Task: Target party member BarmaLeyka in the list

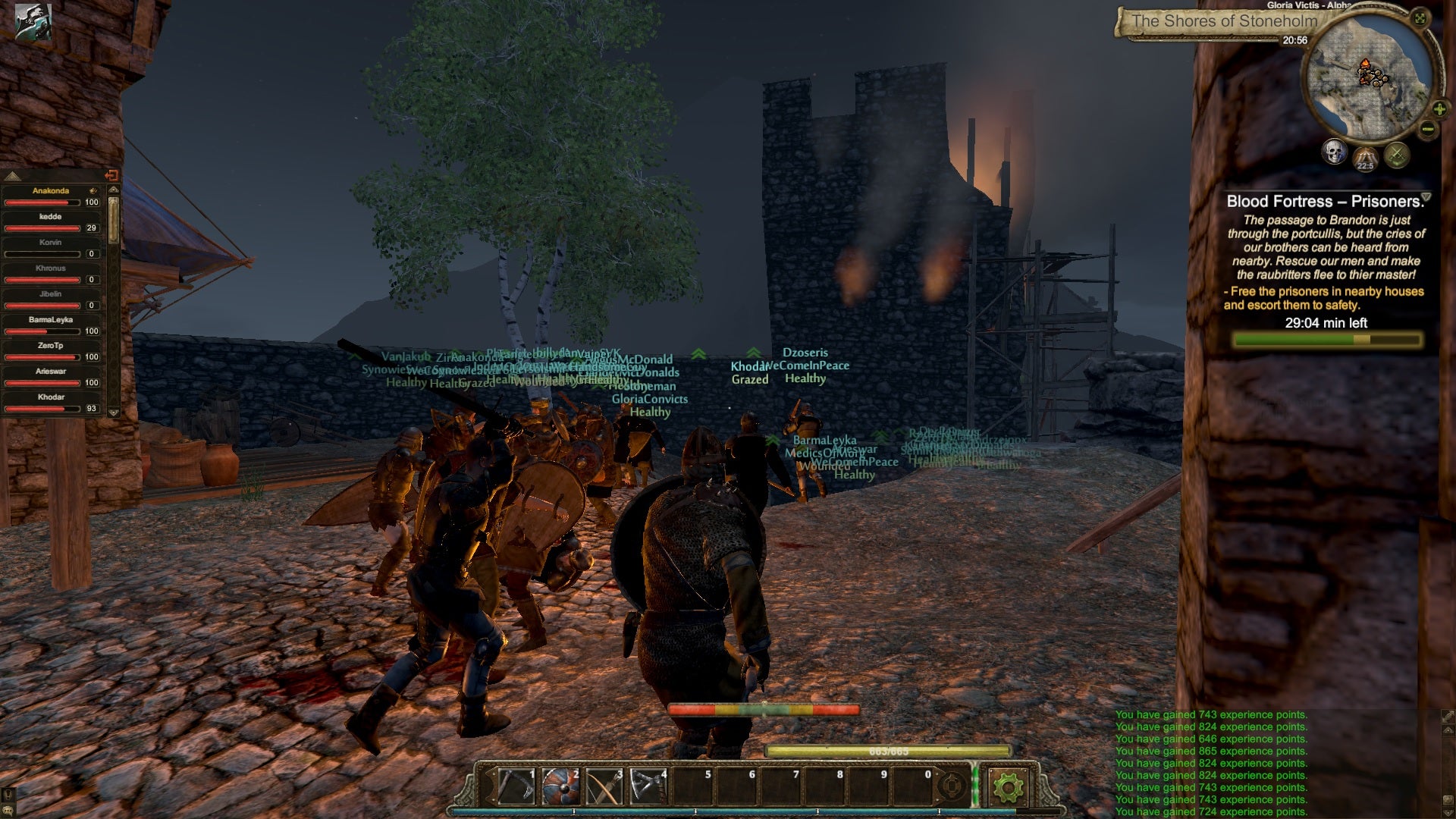Action: 51,320
